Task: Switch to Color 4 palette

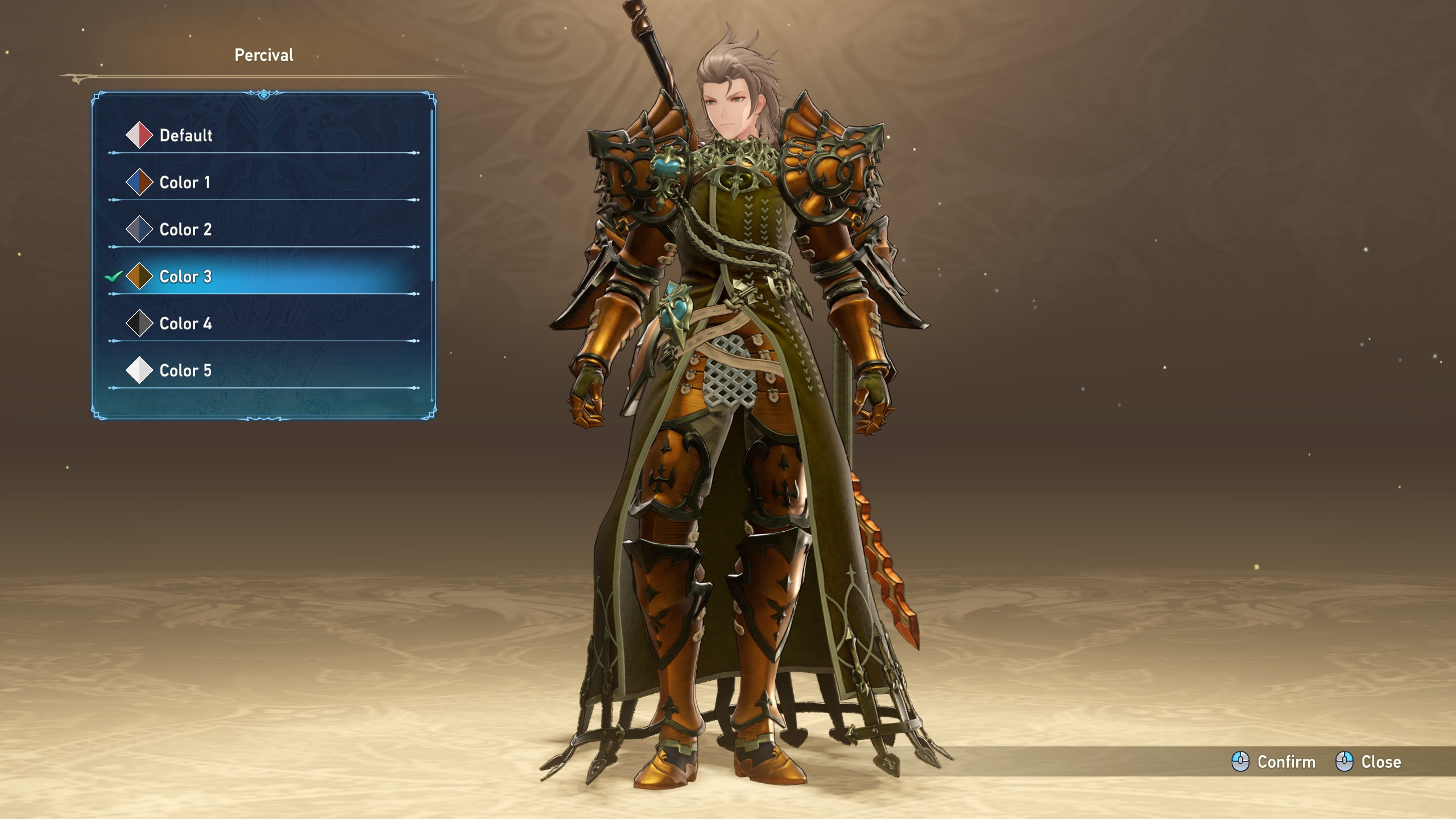Action: (185, 324)
